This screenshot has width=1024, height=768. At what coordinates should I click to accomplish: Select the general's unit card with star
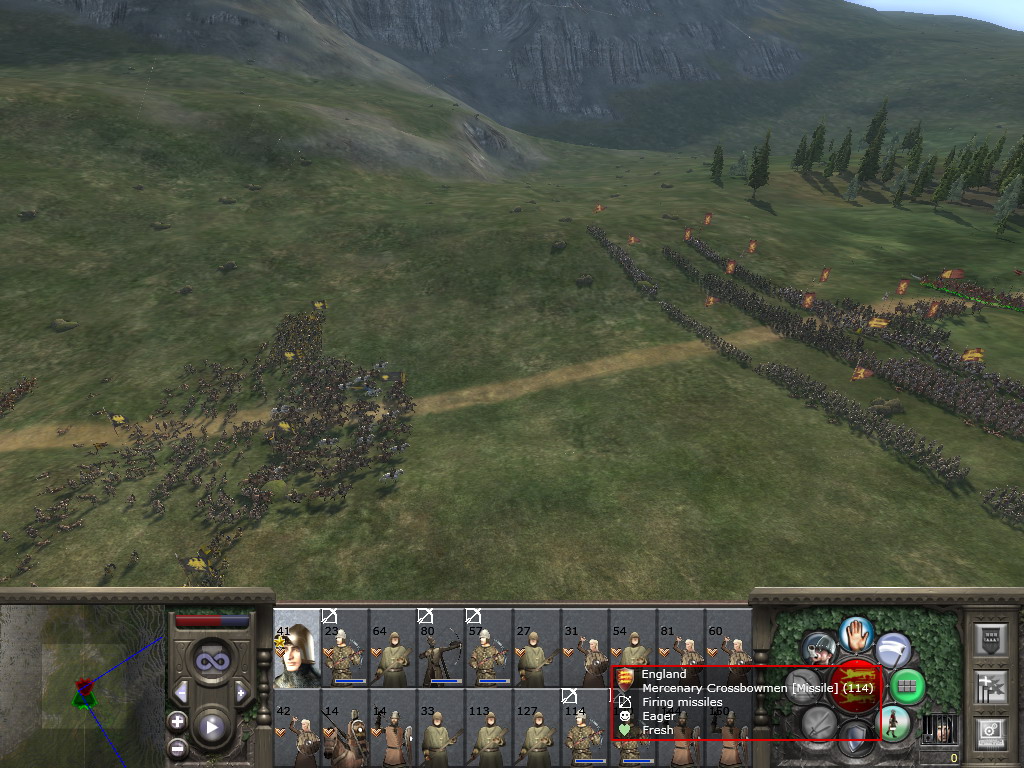(x=296, y=648)
